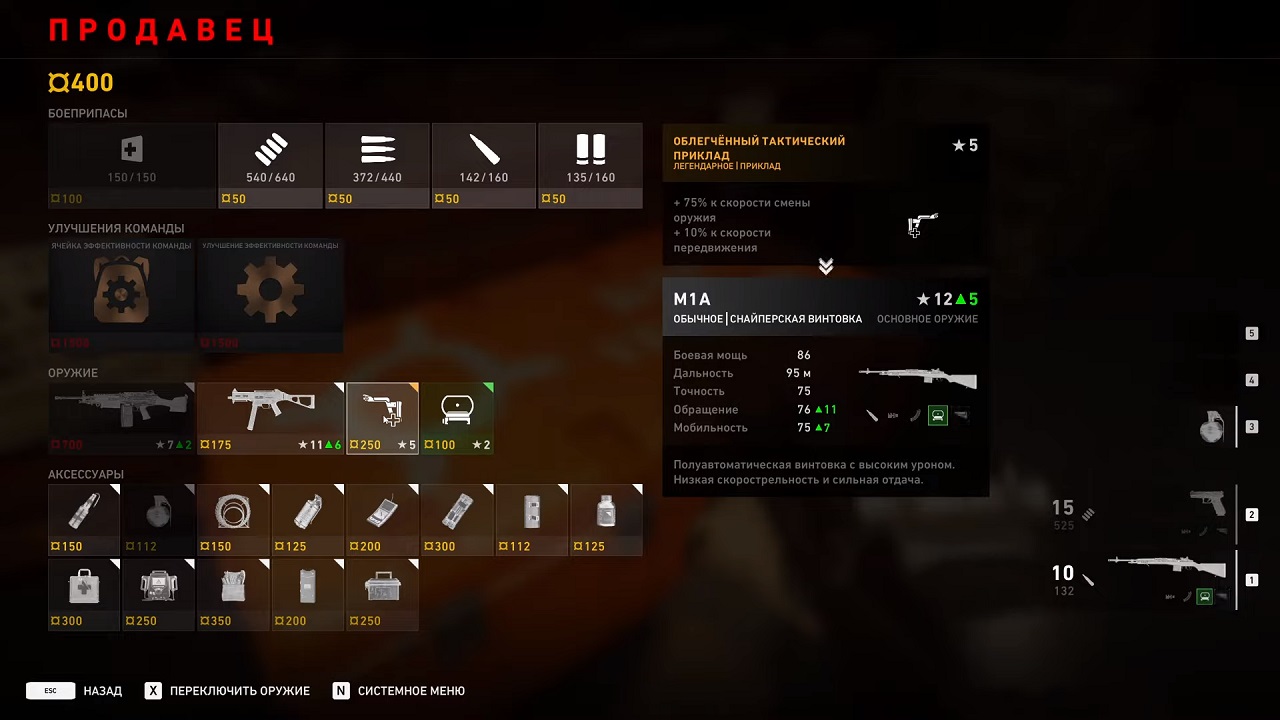Purchase the single sniper bullet ammo
1280x720 pixels.
(484, 165)
